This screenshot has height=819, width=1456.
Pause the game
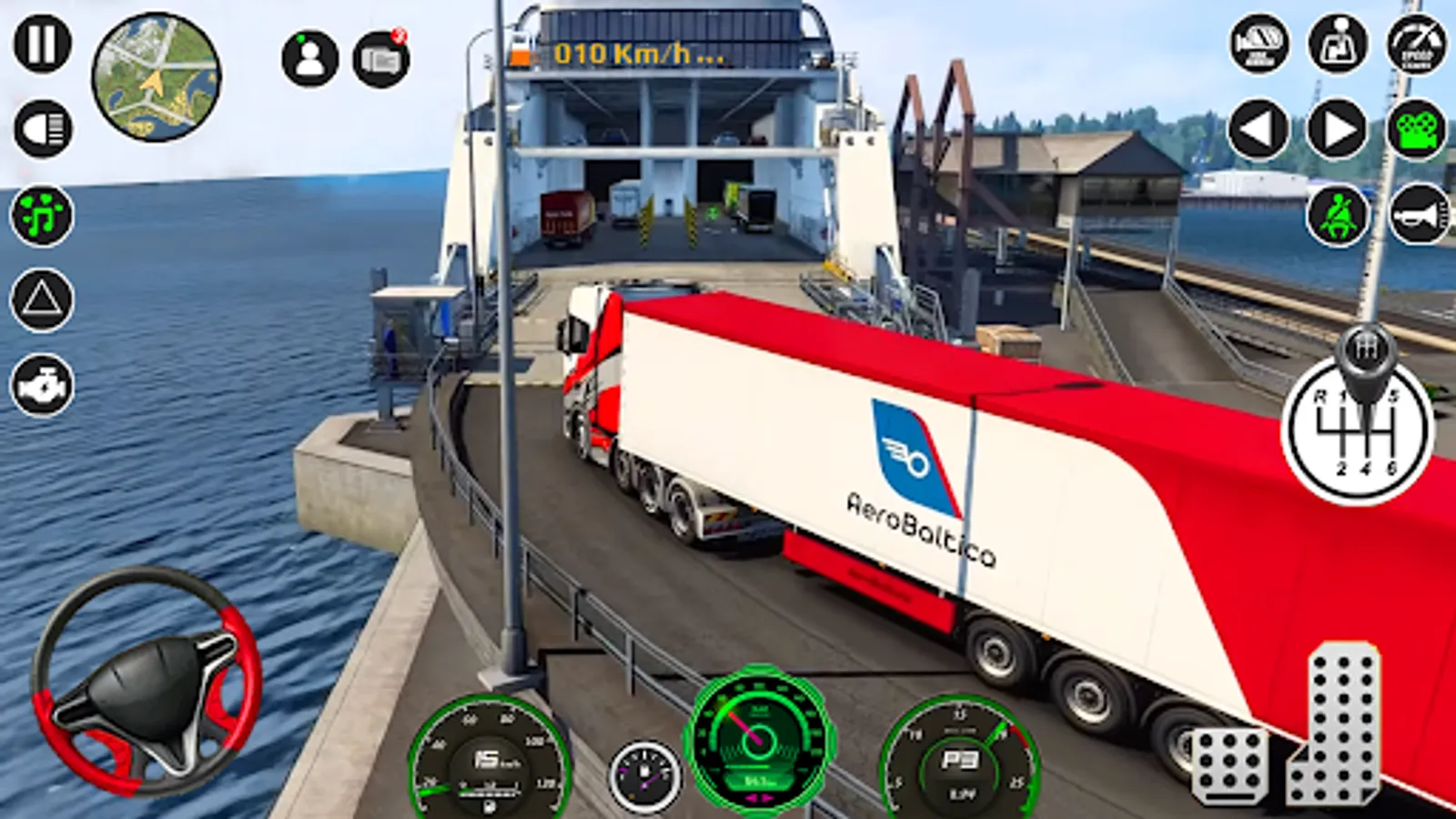(42, 43)
